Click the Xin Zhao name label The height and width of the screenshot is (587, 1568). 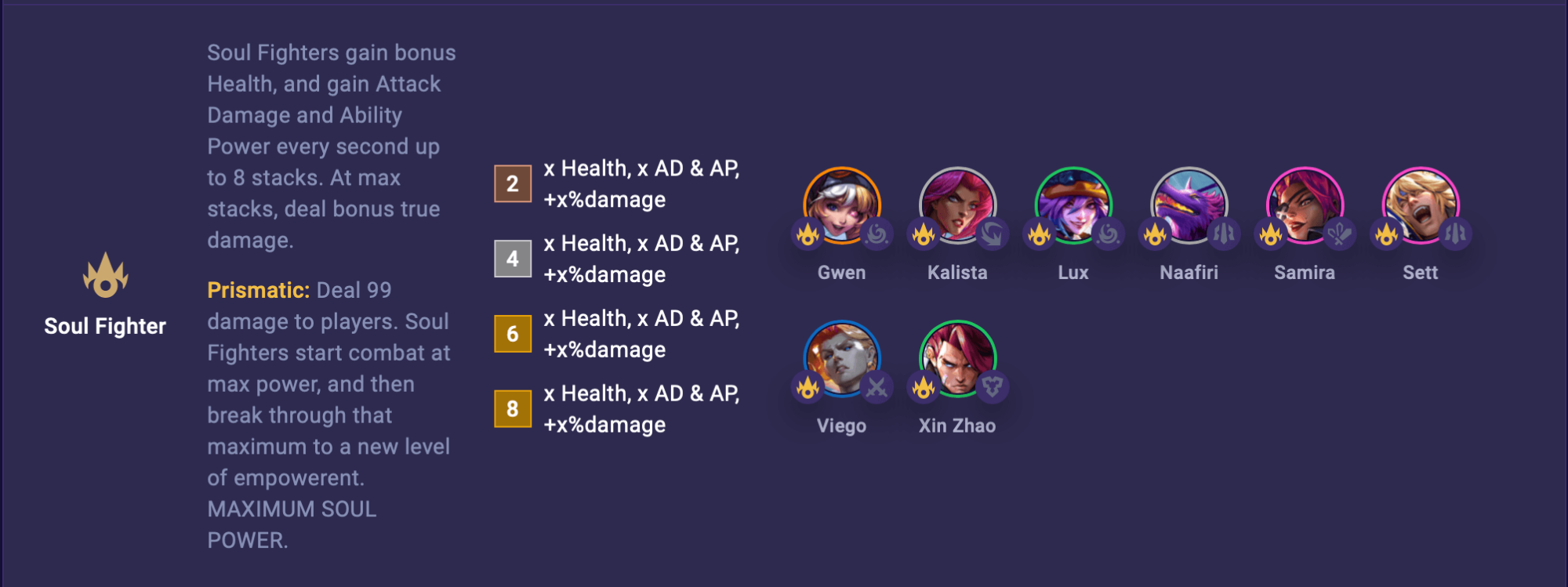point(957,426)
